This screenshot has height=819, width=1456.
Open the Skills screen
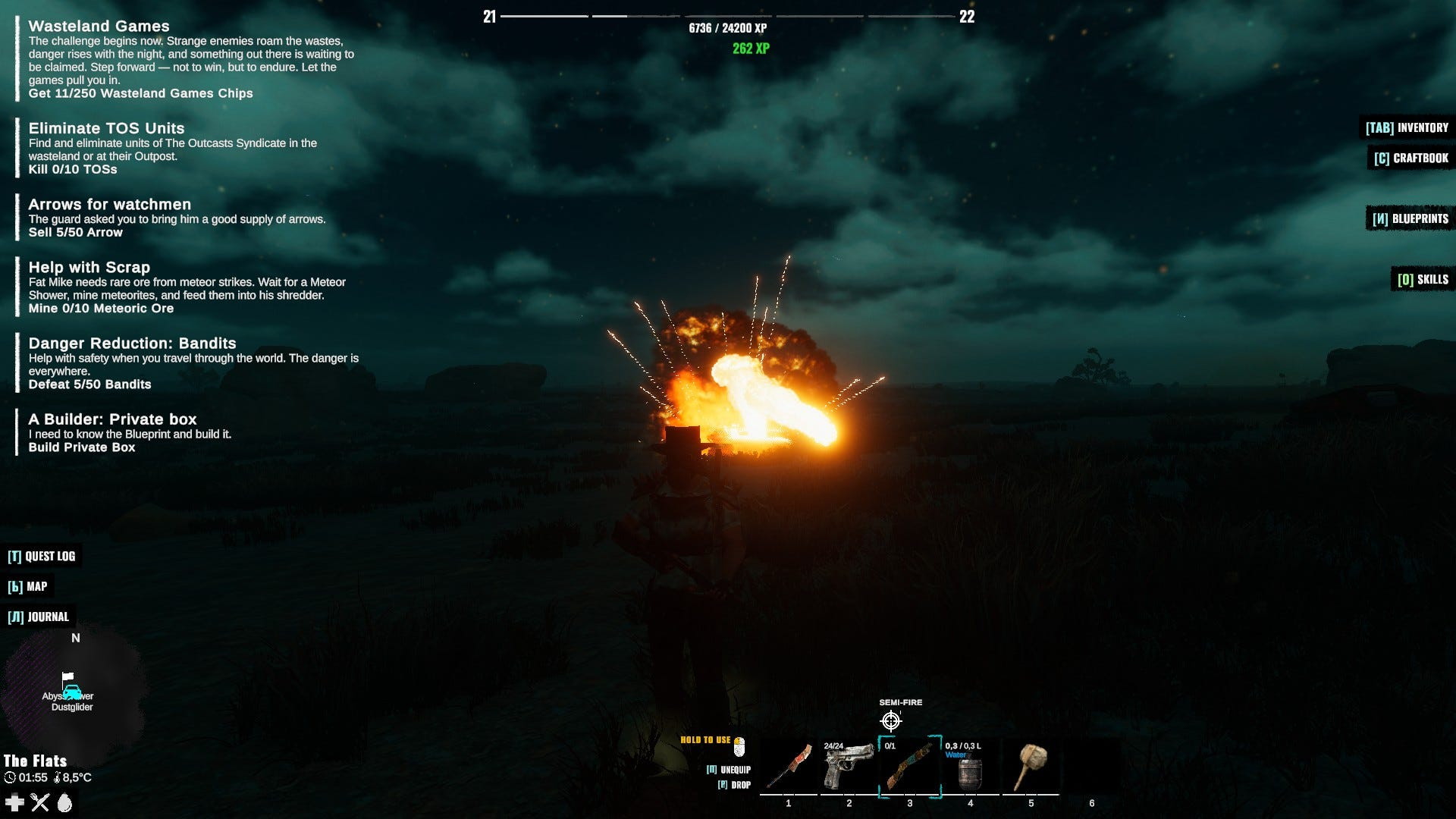(x=1423, y=279)
